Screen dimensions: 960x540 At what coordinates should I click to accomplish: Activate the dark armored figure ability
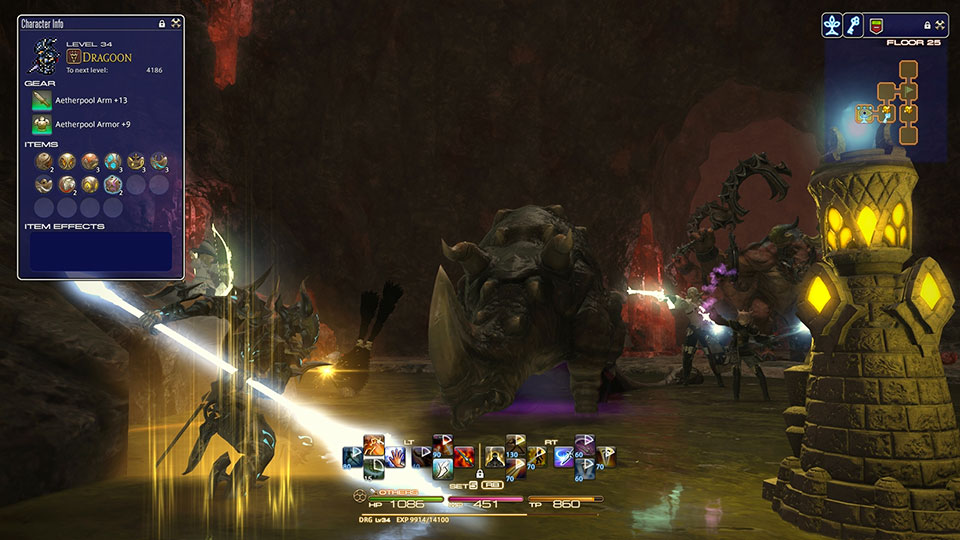[x=494, y=458]
